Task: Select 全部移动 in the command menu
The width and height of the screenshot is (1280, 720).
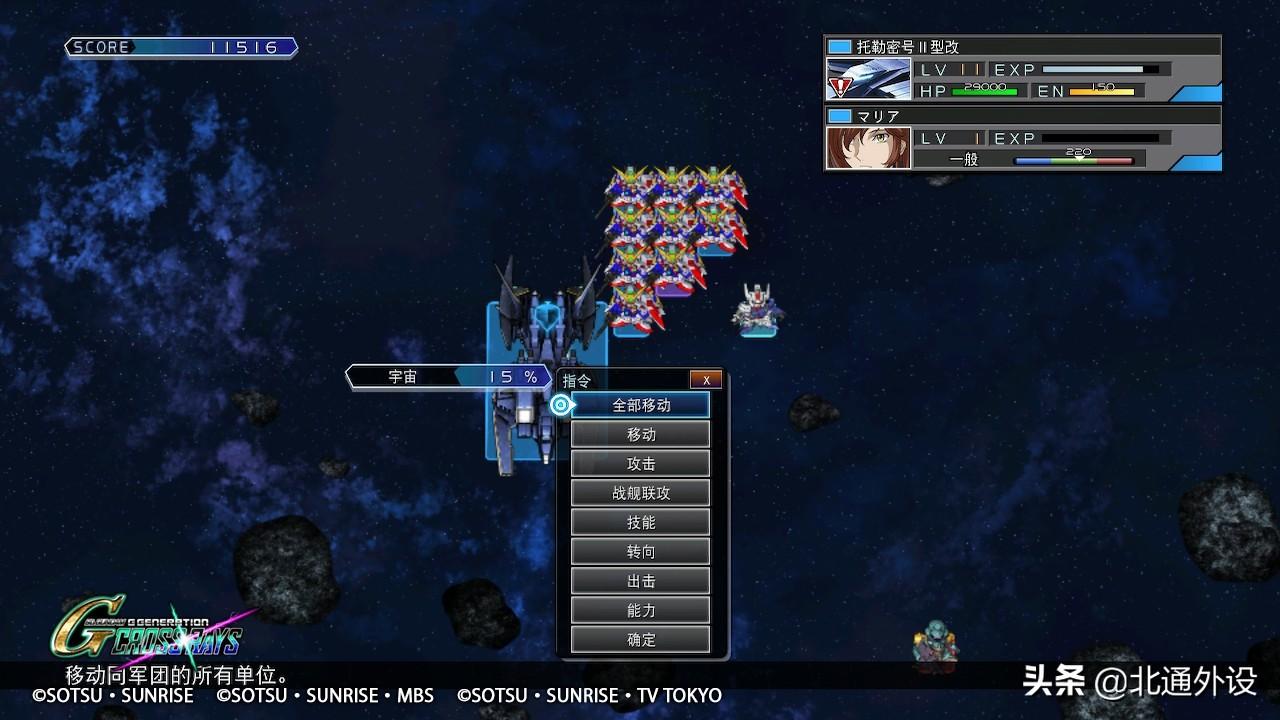Action: [641, 405]
